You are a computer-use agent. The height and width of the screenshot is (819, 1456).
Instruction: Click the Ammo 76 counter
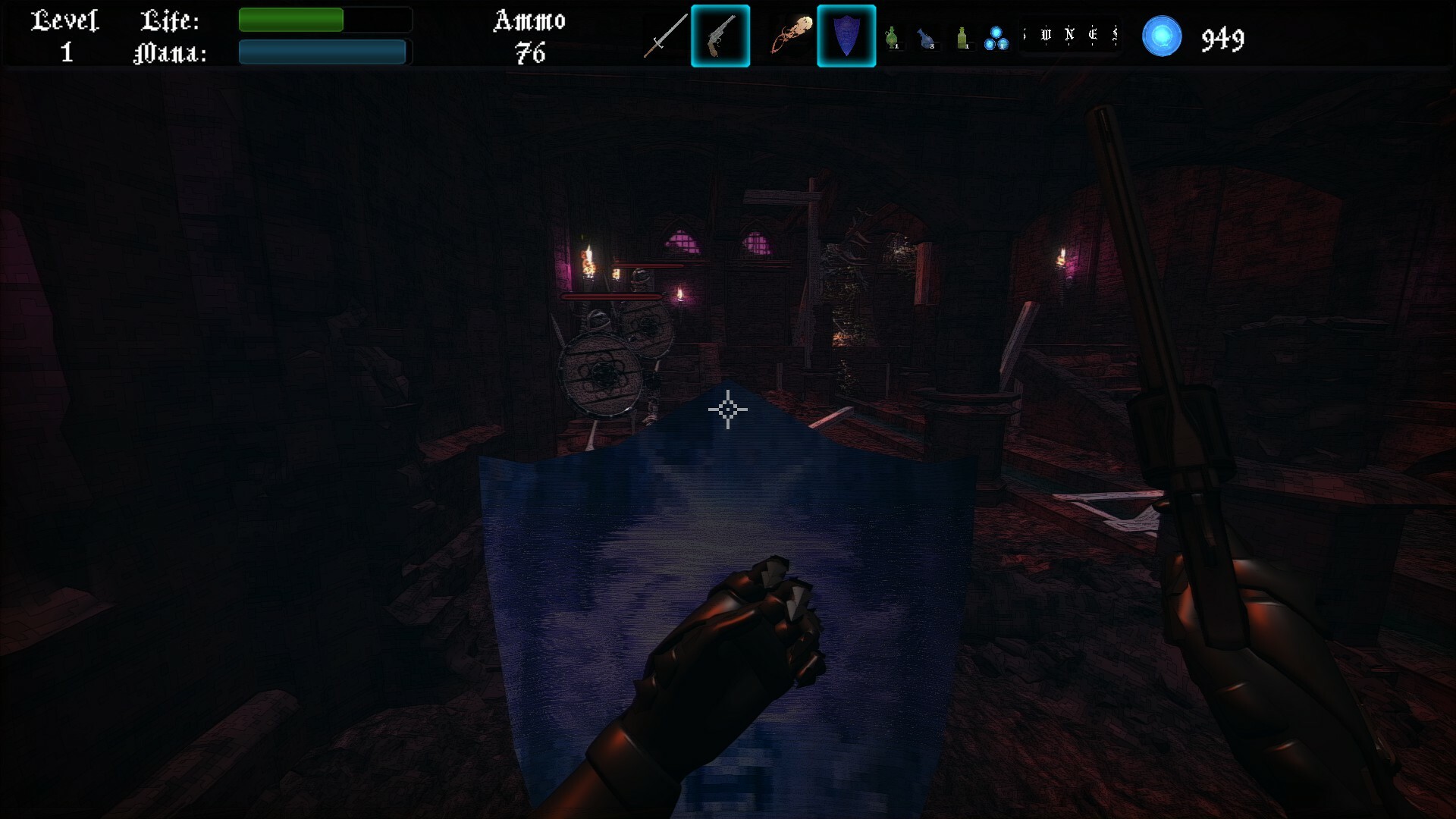(x=531, y=34)
